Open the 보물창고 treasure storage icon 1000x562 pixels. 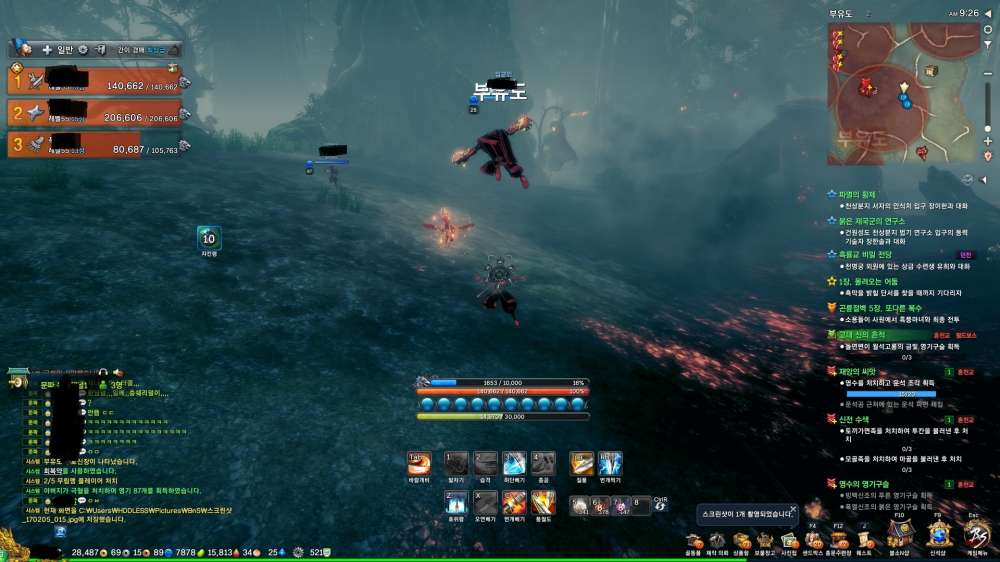(765, 540)
